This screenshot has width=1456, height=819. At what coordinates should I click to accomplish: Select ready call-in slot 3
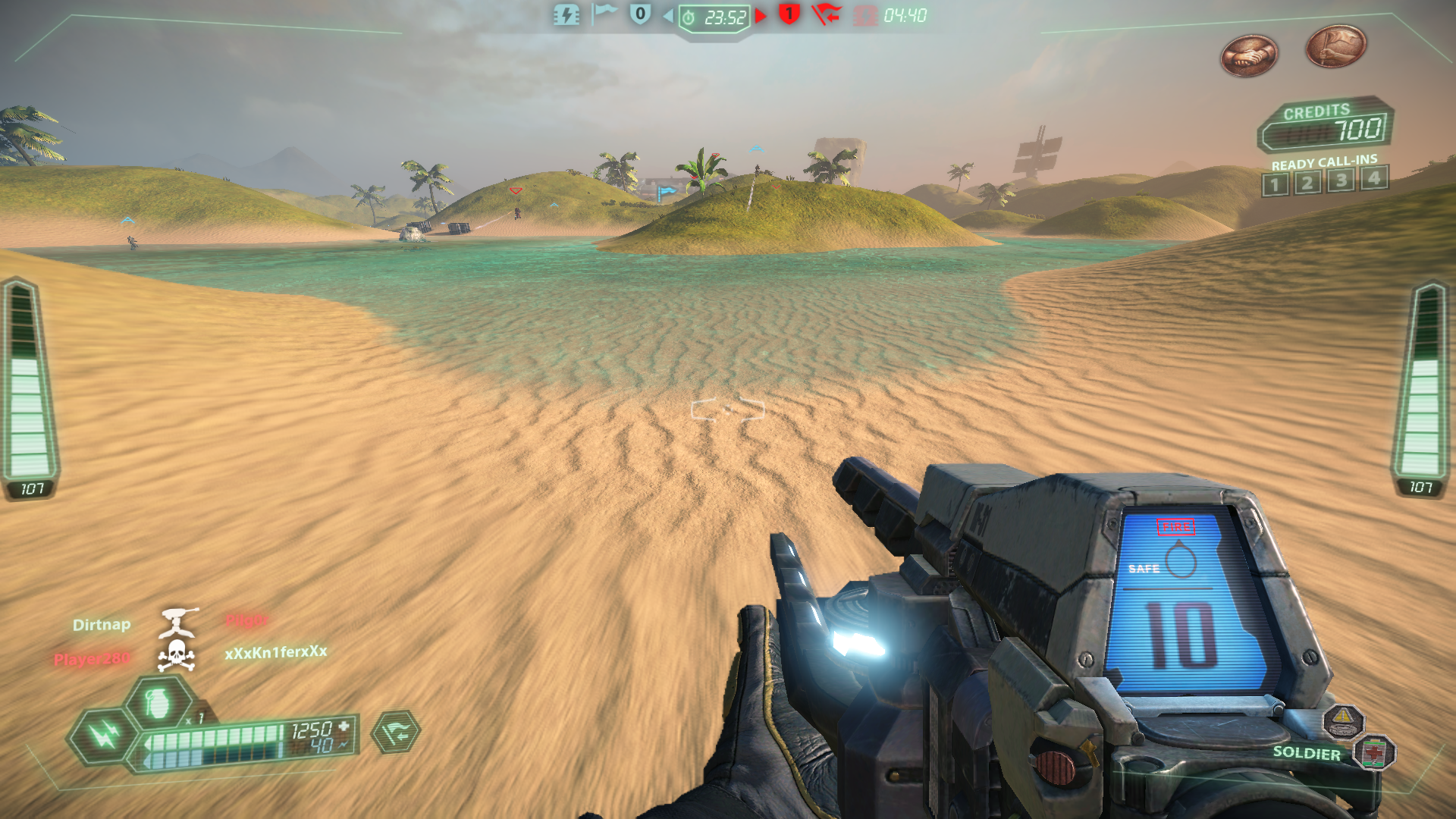pyautogui.click(x=1341, y=180)
